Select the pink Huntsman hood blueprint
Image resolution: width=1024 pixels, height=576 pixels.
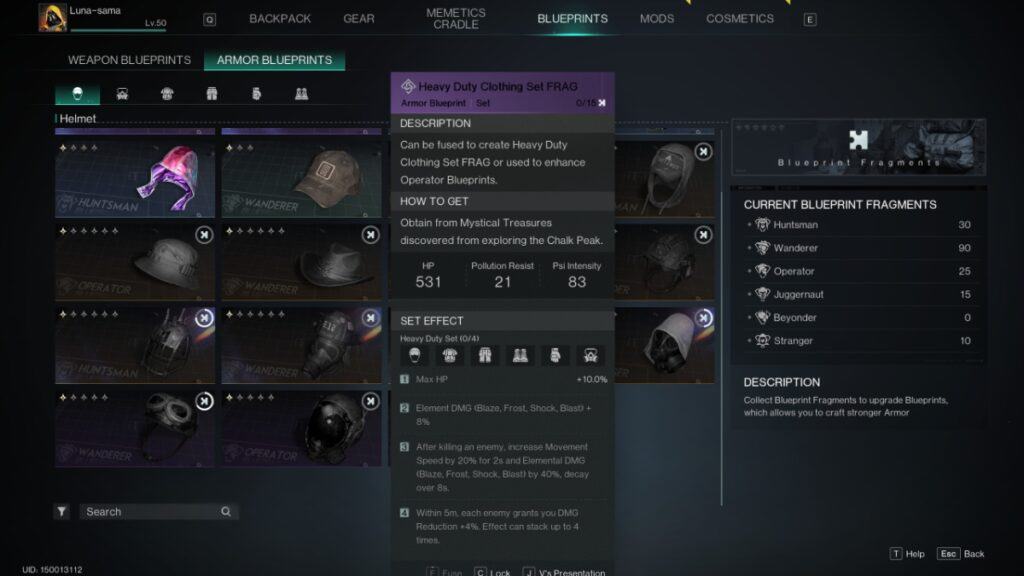135,177
